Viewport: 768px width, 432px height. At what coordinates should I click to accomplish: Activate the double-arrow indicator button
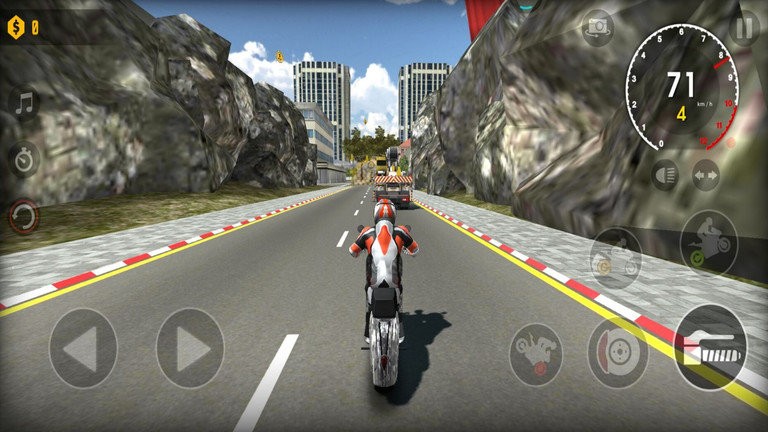(706, 175)
